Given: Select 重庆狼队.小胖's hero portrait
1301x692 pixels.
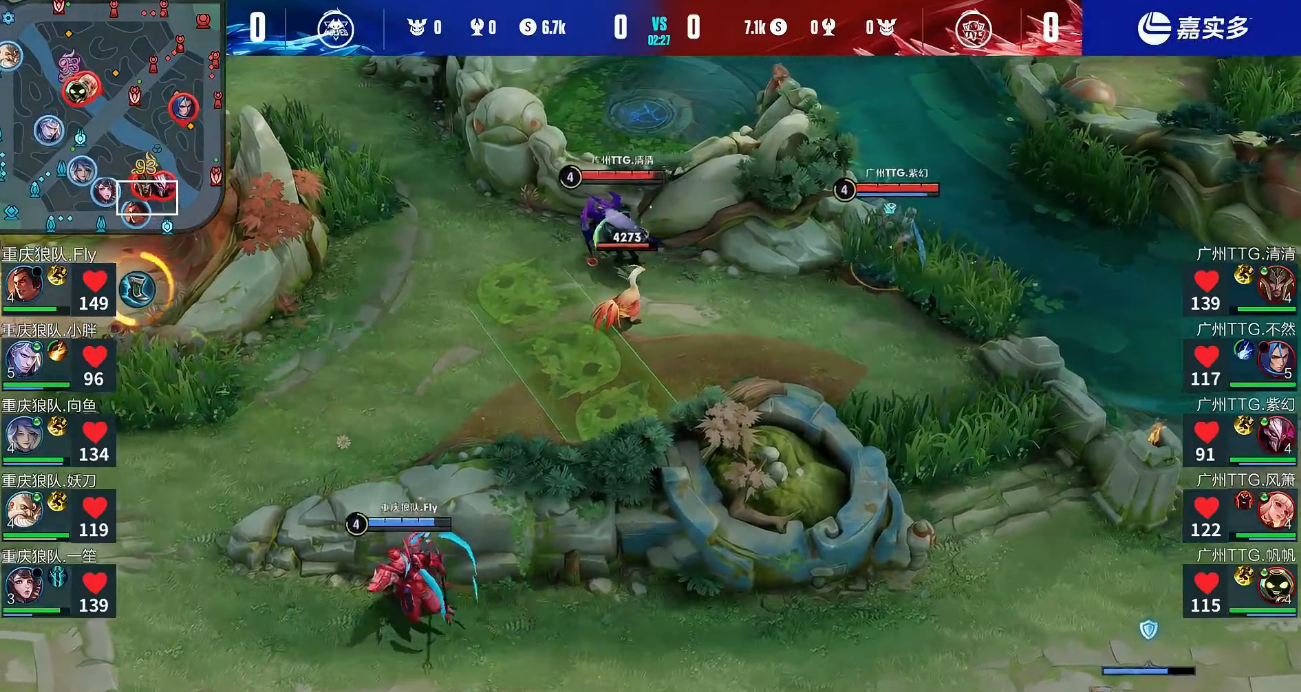Looking at the screenshot, I should click(x=24, y=359).
